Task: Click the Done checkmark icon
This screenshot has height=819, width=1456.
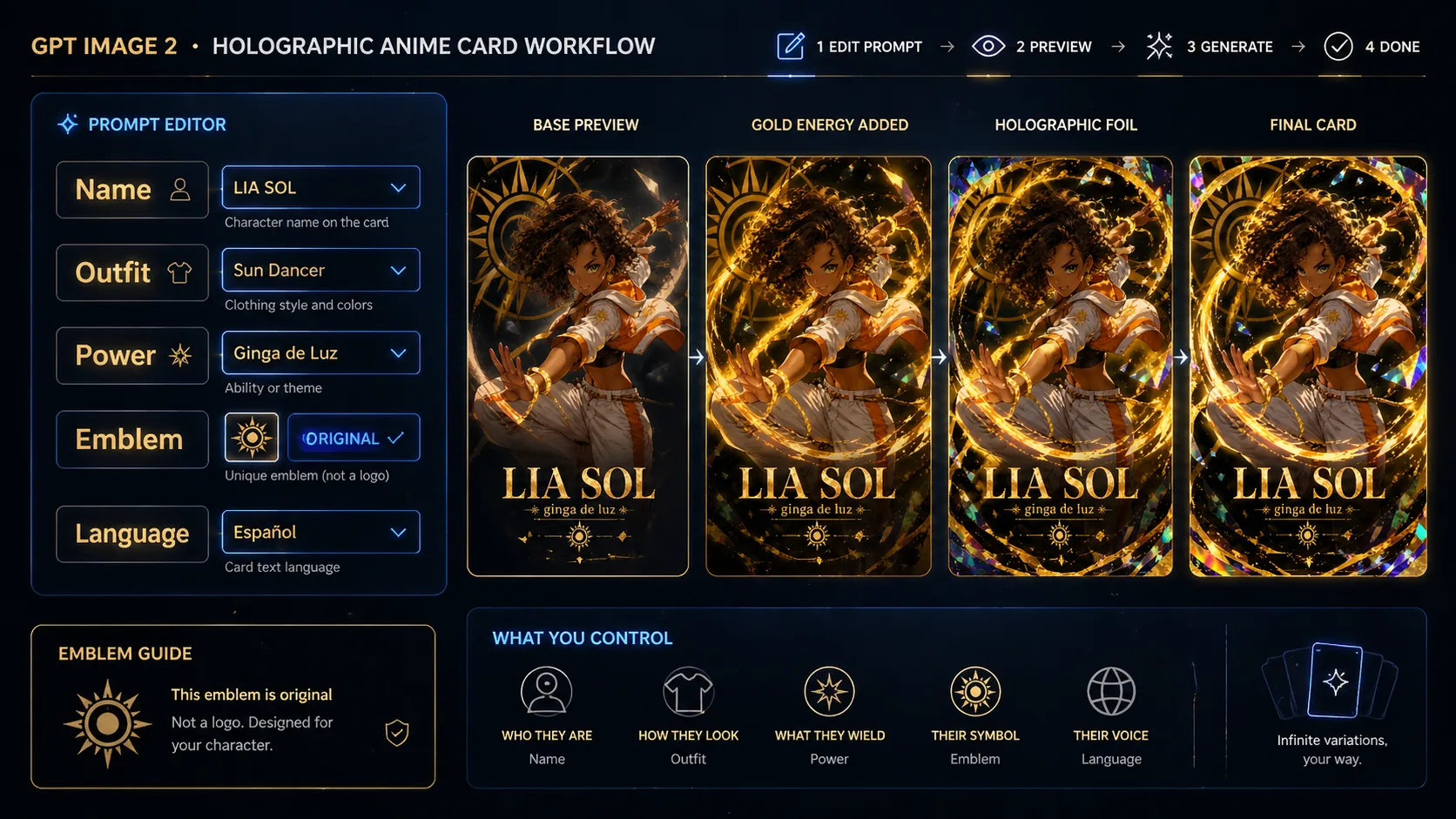Action: 1338,46
